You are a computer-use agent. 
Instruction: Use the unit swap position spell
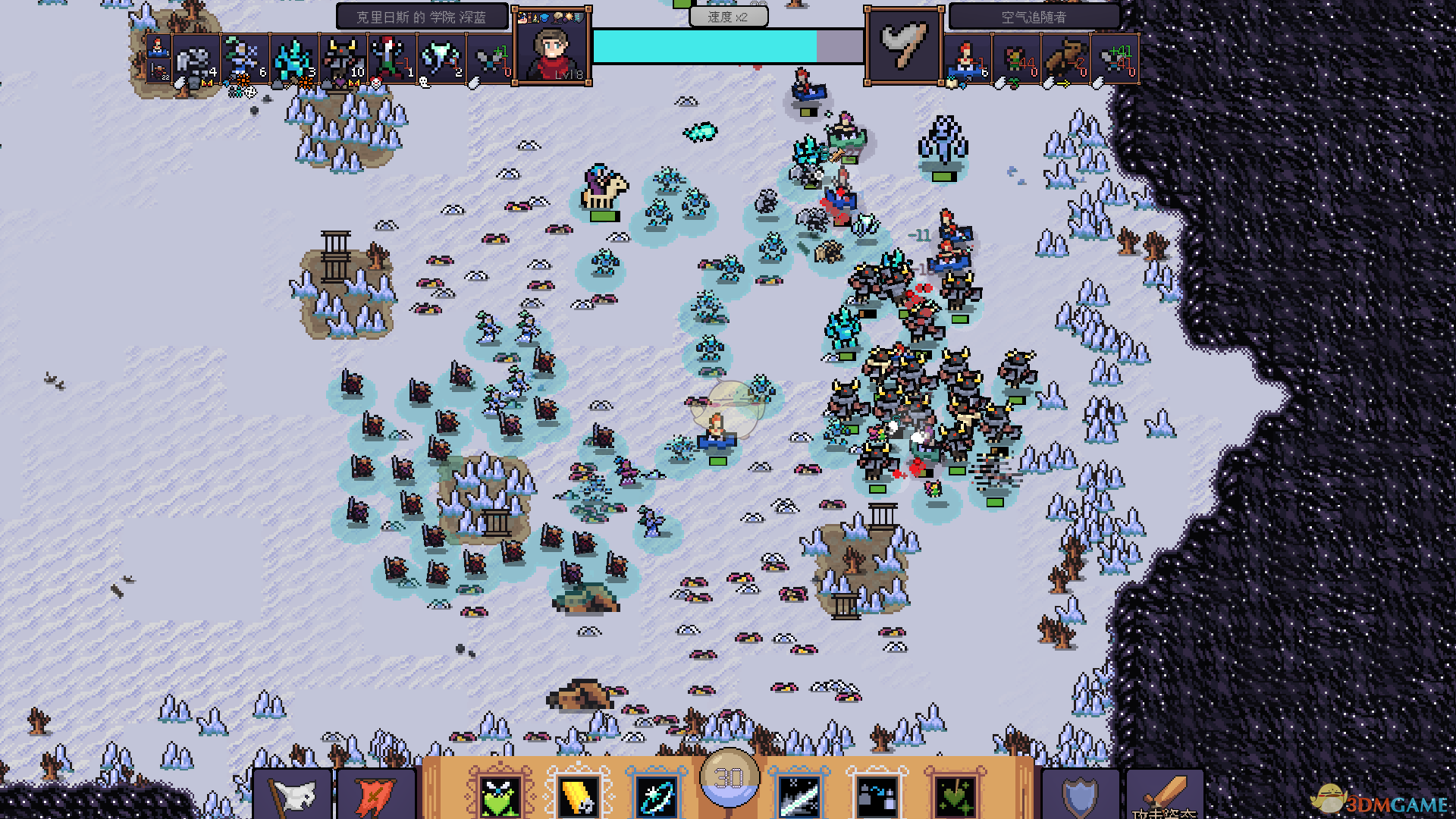tap(877, 794)
